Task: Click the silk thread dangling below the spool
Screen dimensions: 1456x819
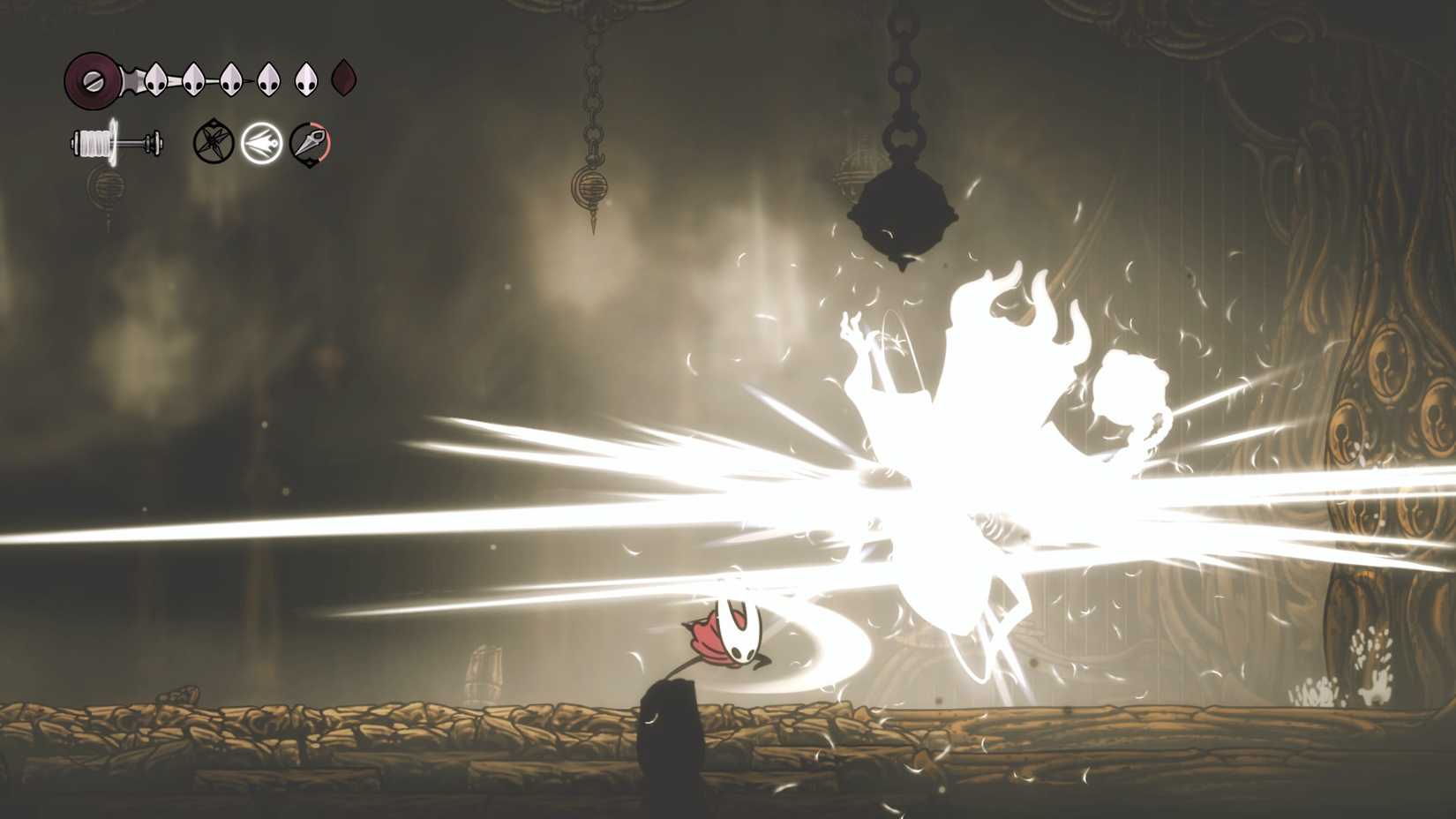Action: (x=108, y=187)
